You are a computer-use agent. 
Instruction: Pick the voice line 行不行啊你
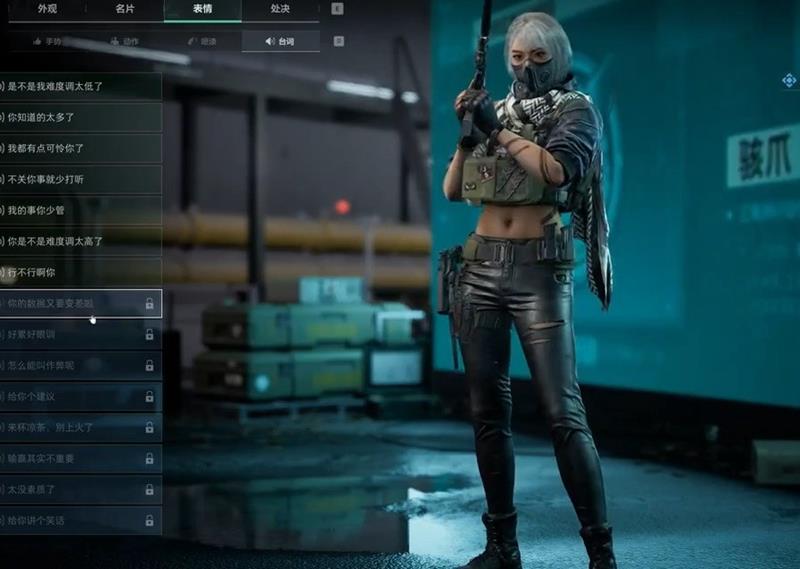pos(80,272)
